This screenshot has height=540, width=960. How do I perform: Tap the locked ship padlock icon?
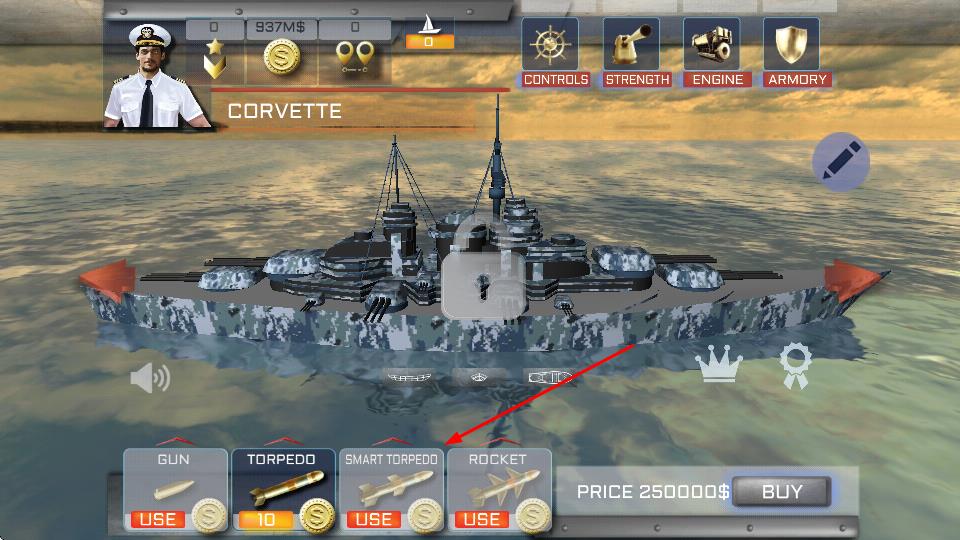pos(485,270)
